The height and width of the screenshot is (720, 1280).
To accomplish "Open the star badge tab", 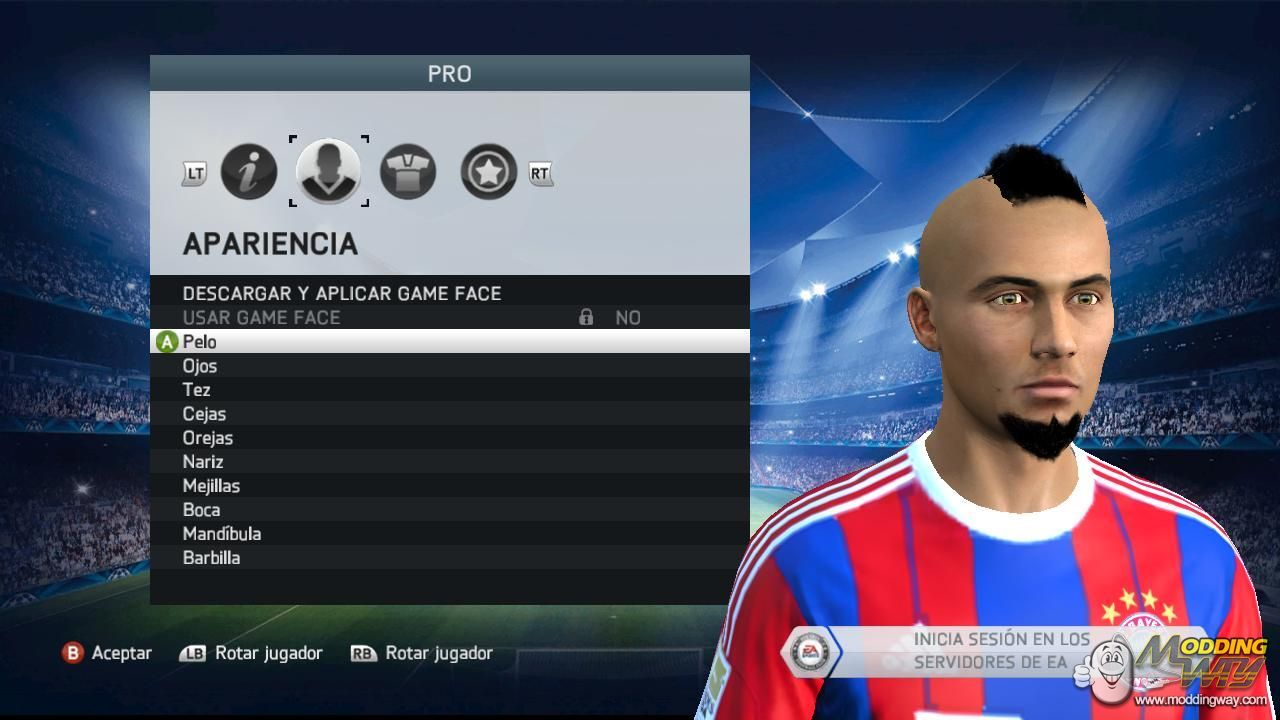I will click(x=488, y=172).
